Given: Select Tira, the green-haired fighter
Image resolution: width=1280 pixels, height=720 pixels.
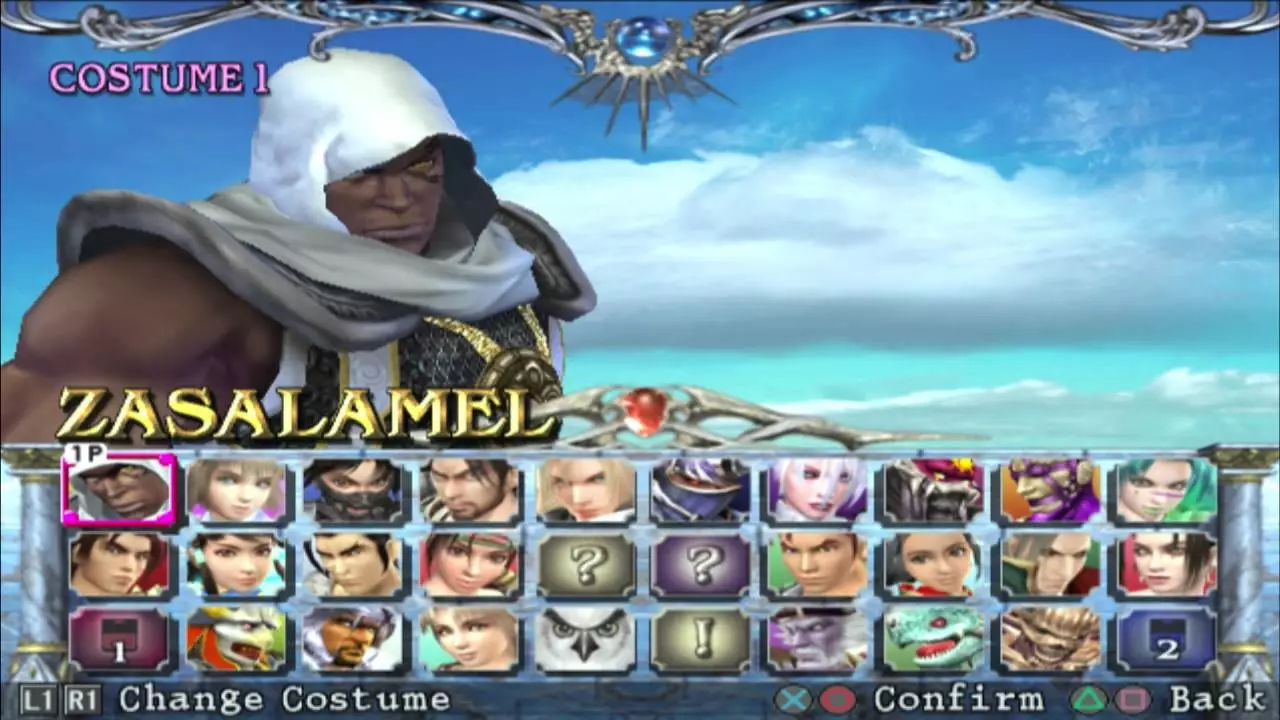Looking at the screenshot, I should (1164, 488).
